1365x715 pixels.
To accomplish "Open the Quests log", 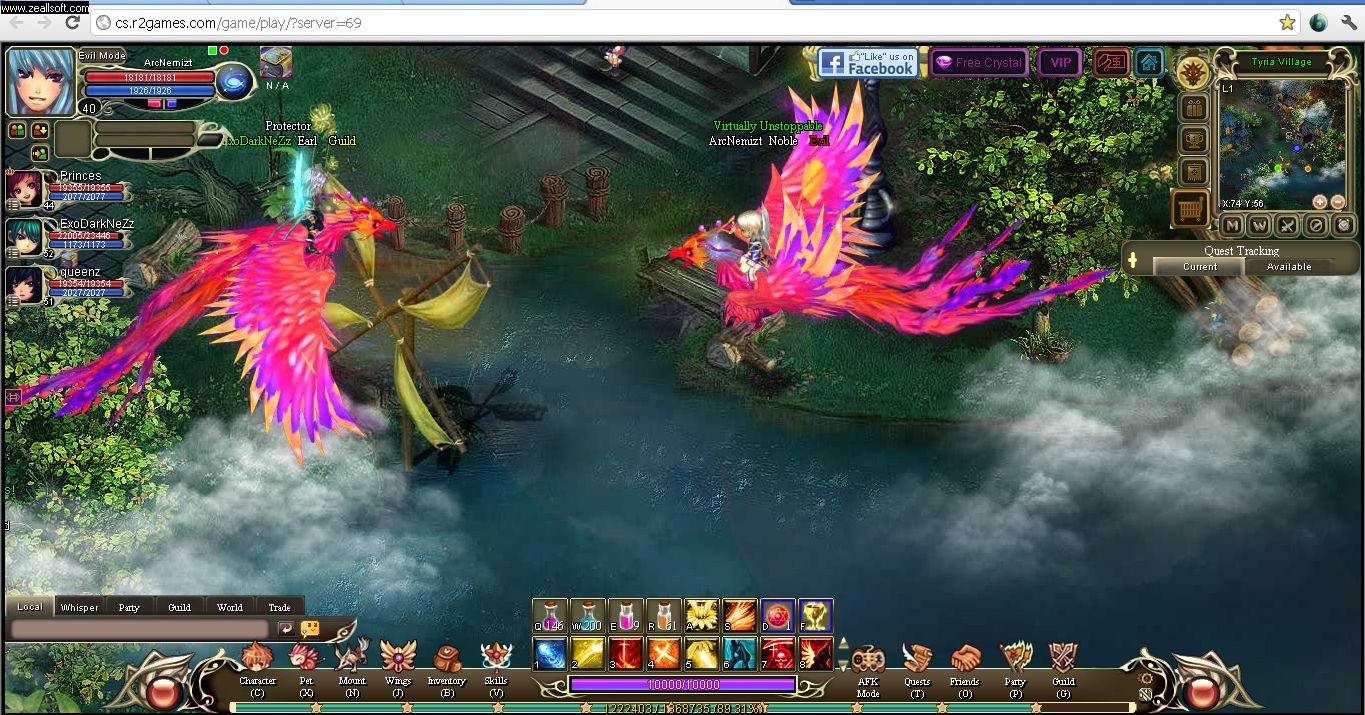I will [916, 662].
